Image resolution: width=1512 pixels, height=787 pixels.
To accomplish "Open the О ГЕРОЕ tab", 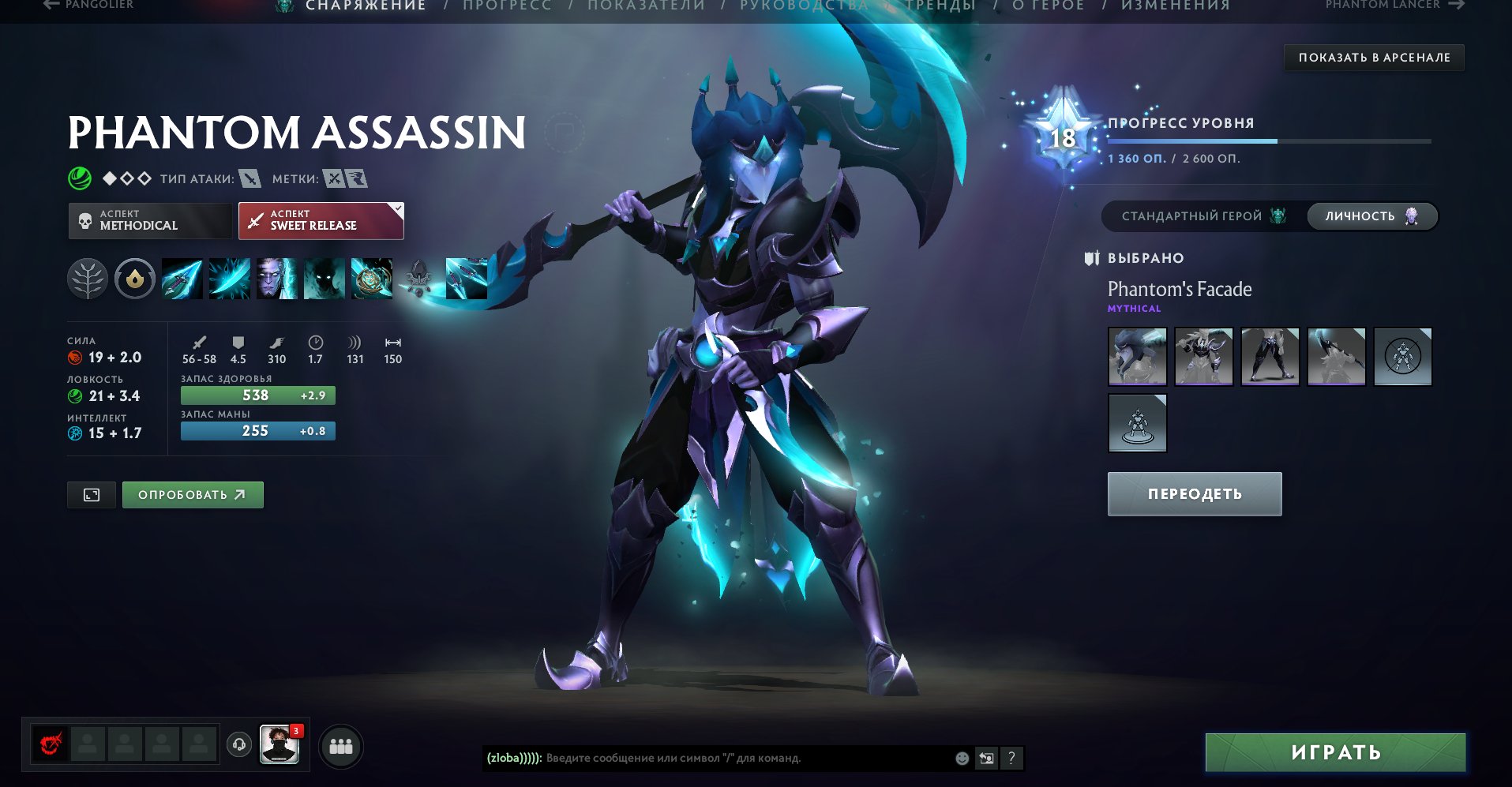I will (x=1048, y=6).
